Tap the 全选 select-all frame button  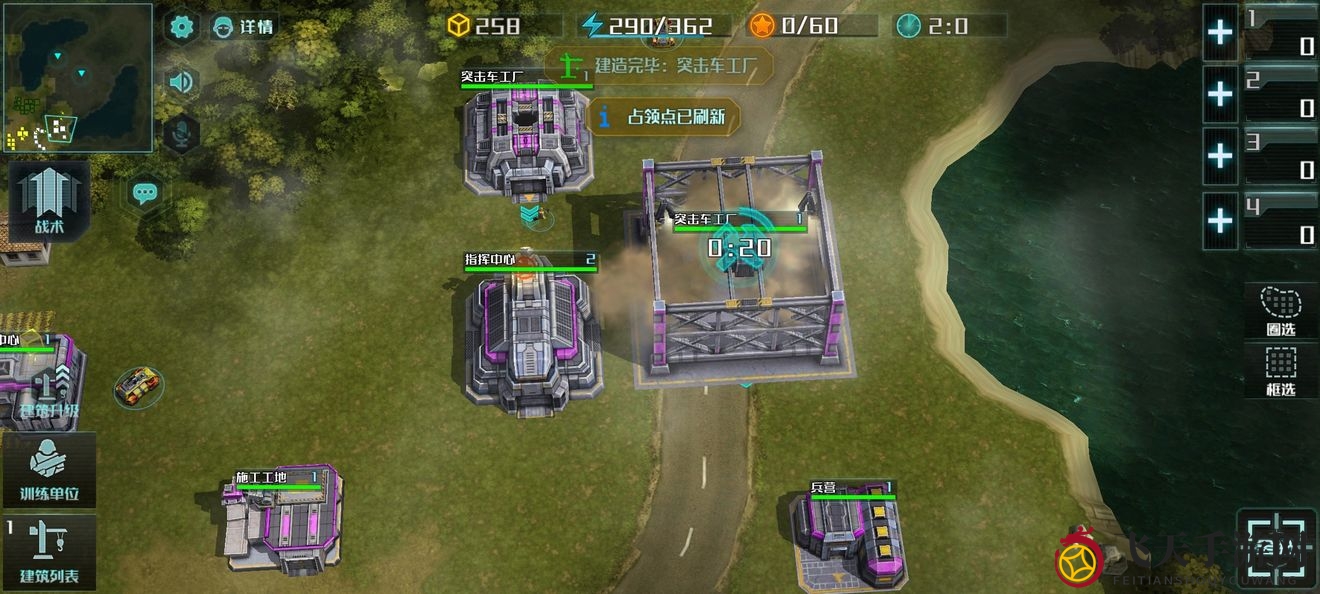point(1276,547)
